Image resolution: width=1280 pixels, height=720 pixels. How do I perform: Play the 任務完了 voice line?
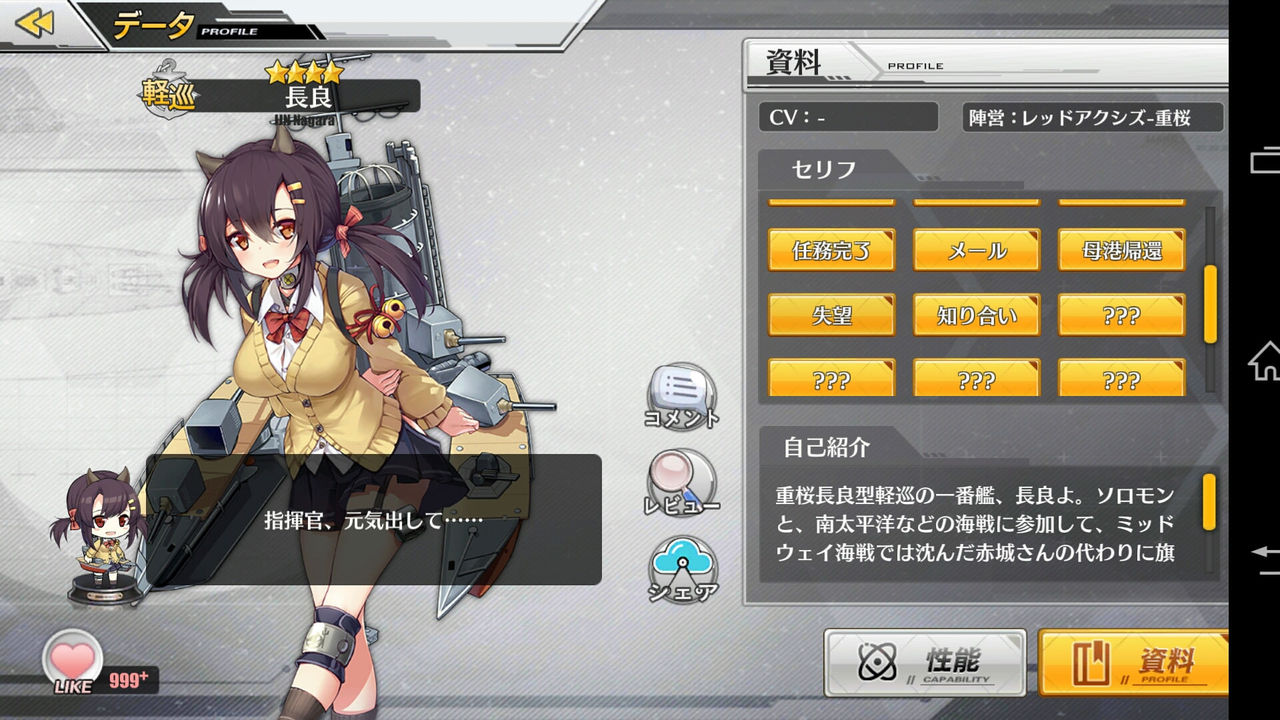pos(830,251)
